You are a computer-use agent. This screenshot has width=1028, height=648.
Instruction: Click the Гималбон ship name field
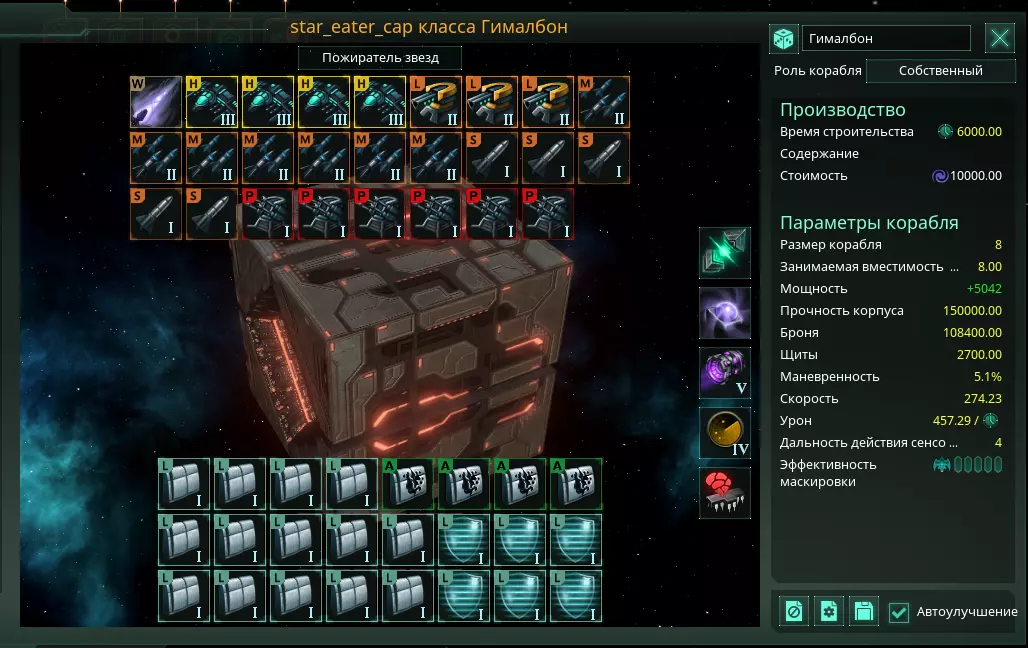(886, 39)
